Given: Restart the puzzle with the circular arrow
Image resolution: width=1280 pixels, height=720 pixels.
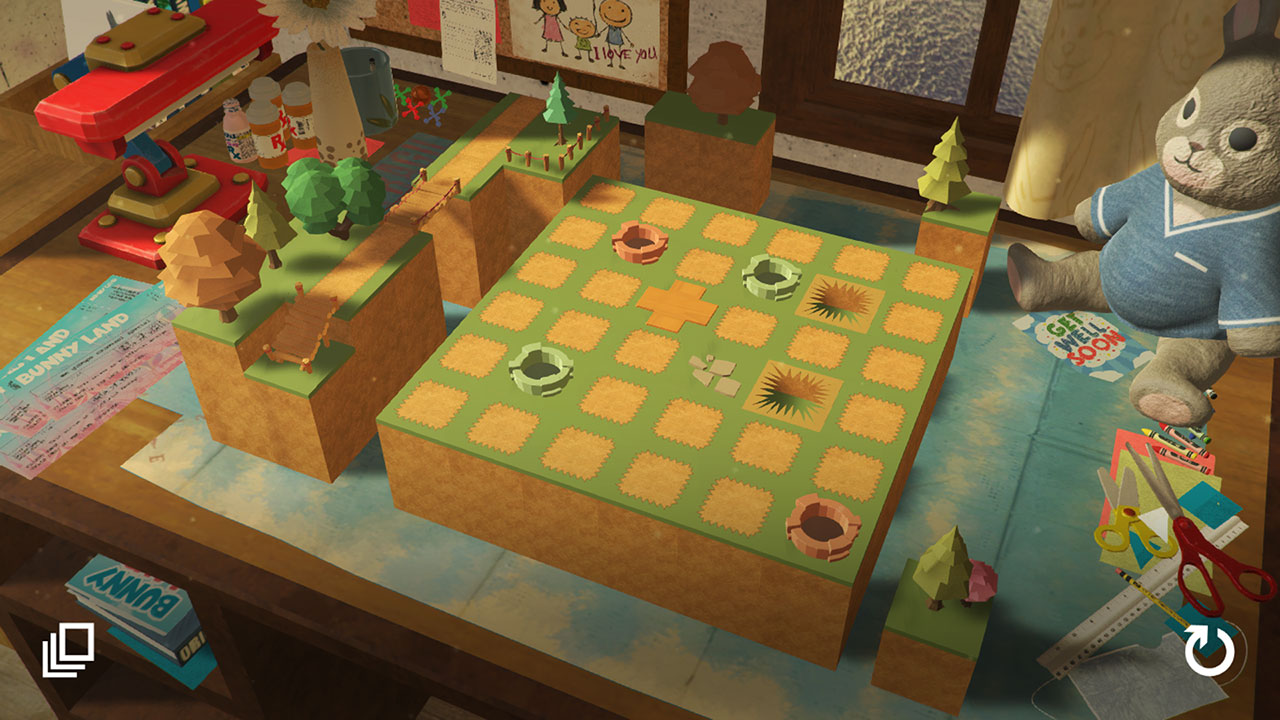Looking at the screenshot, I should pos(1209,651).
